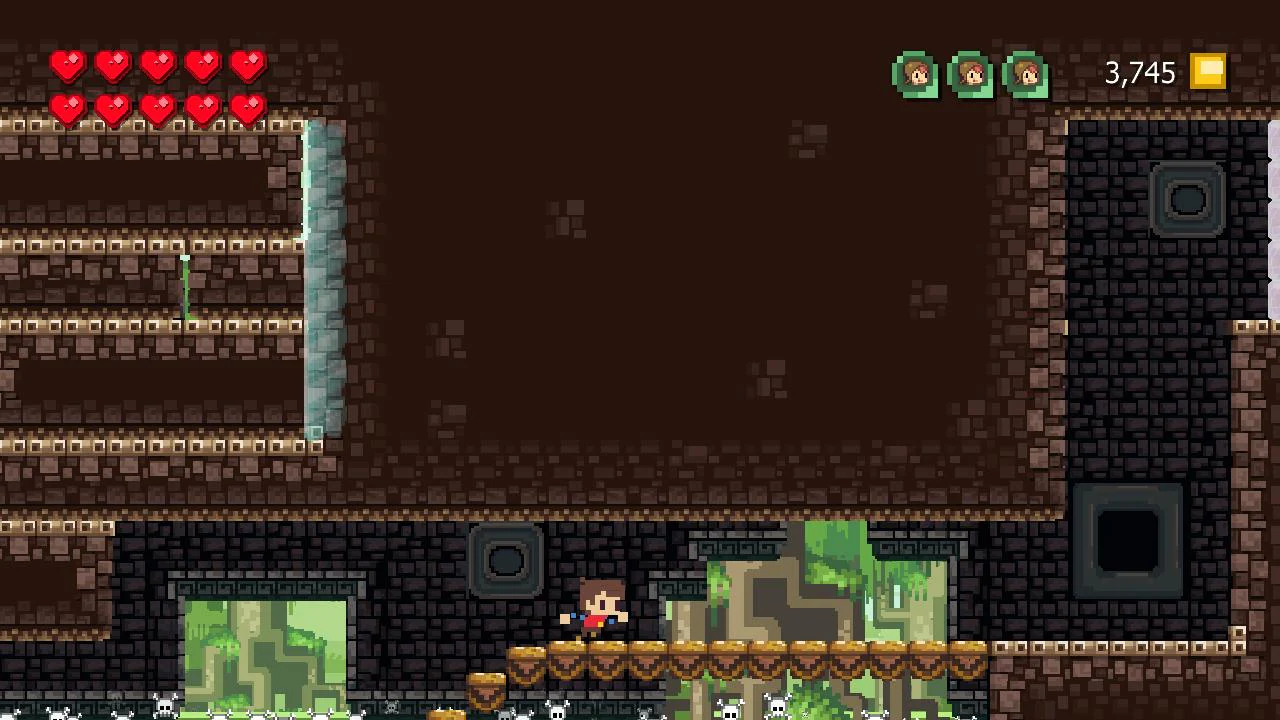This screenshot has width=1280, height=720.
Task: Select the first green life portrait
Action: (916, 74)
